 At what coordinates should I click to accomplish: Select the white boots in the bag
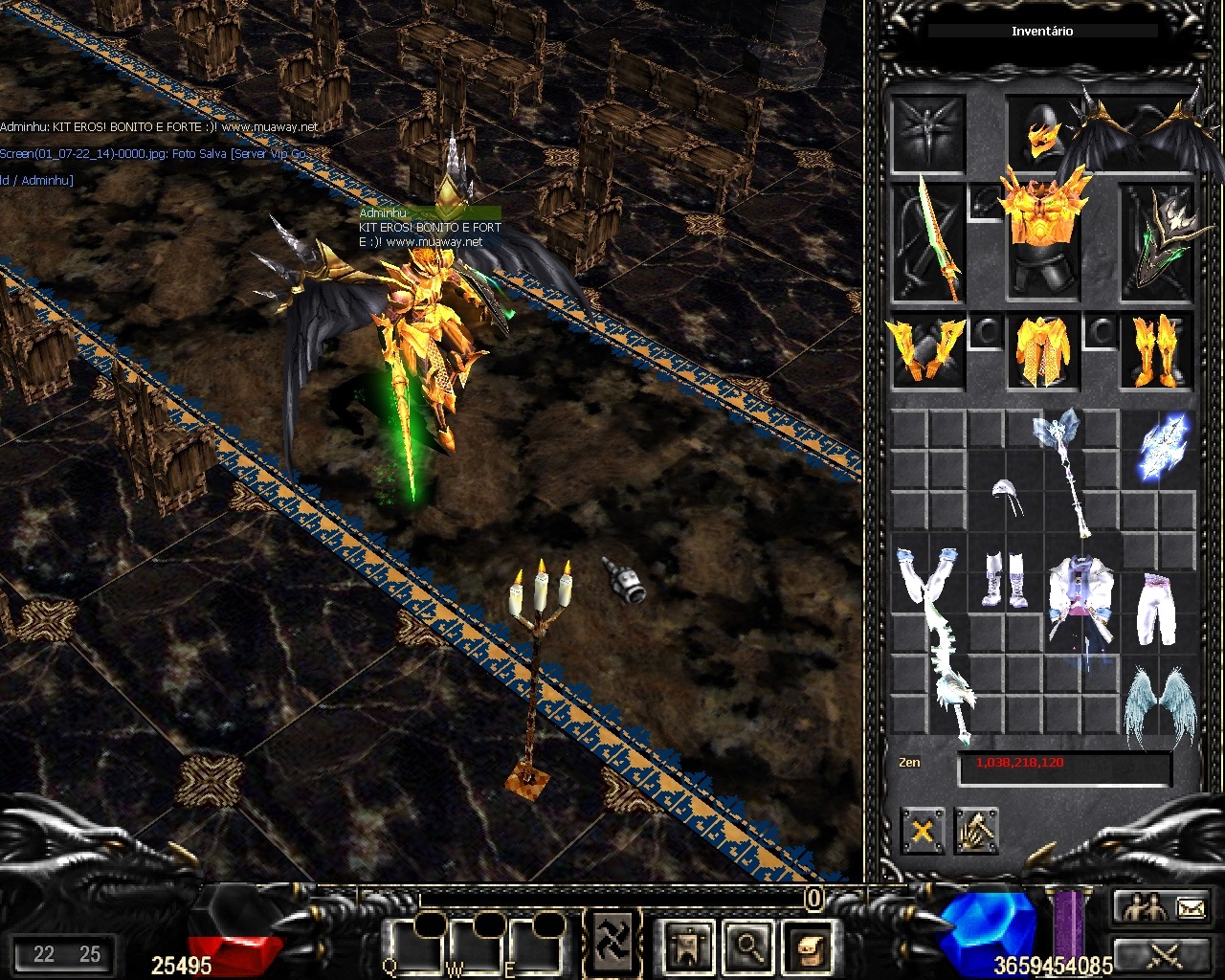[1004, 580]
